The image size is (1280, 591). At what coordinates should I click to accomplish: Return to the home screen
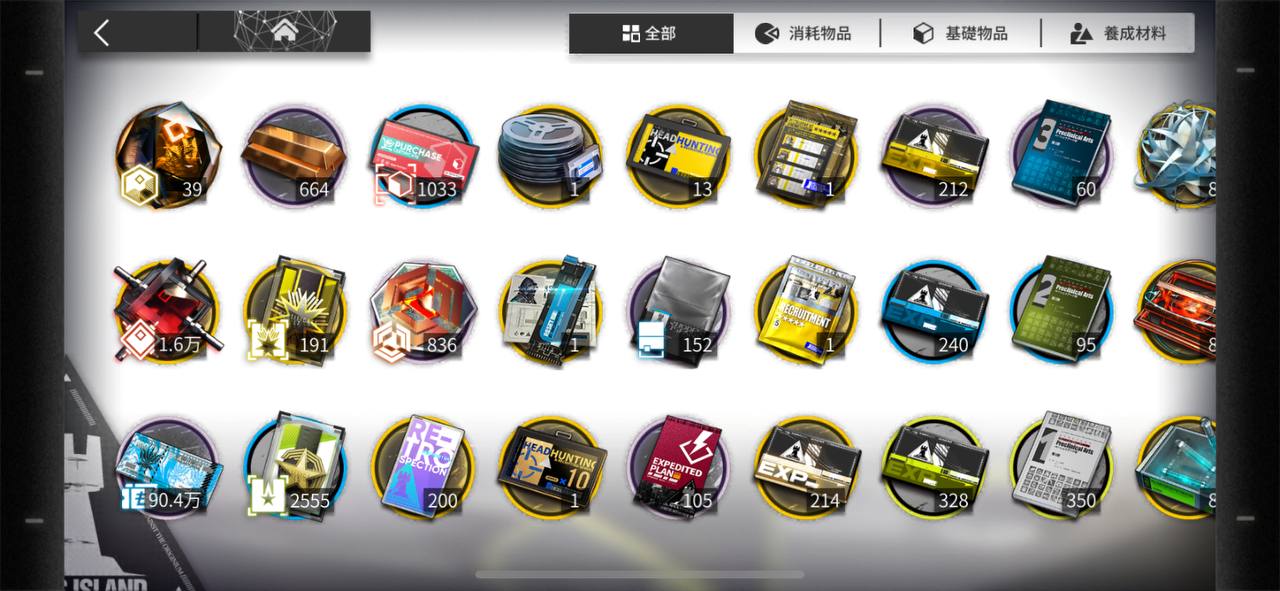coord(285,32)
